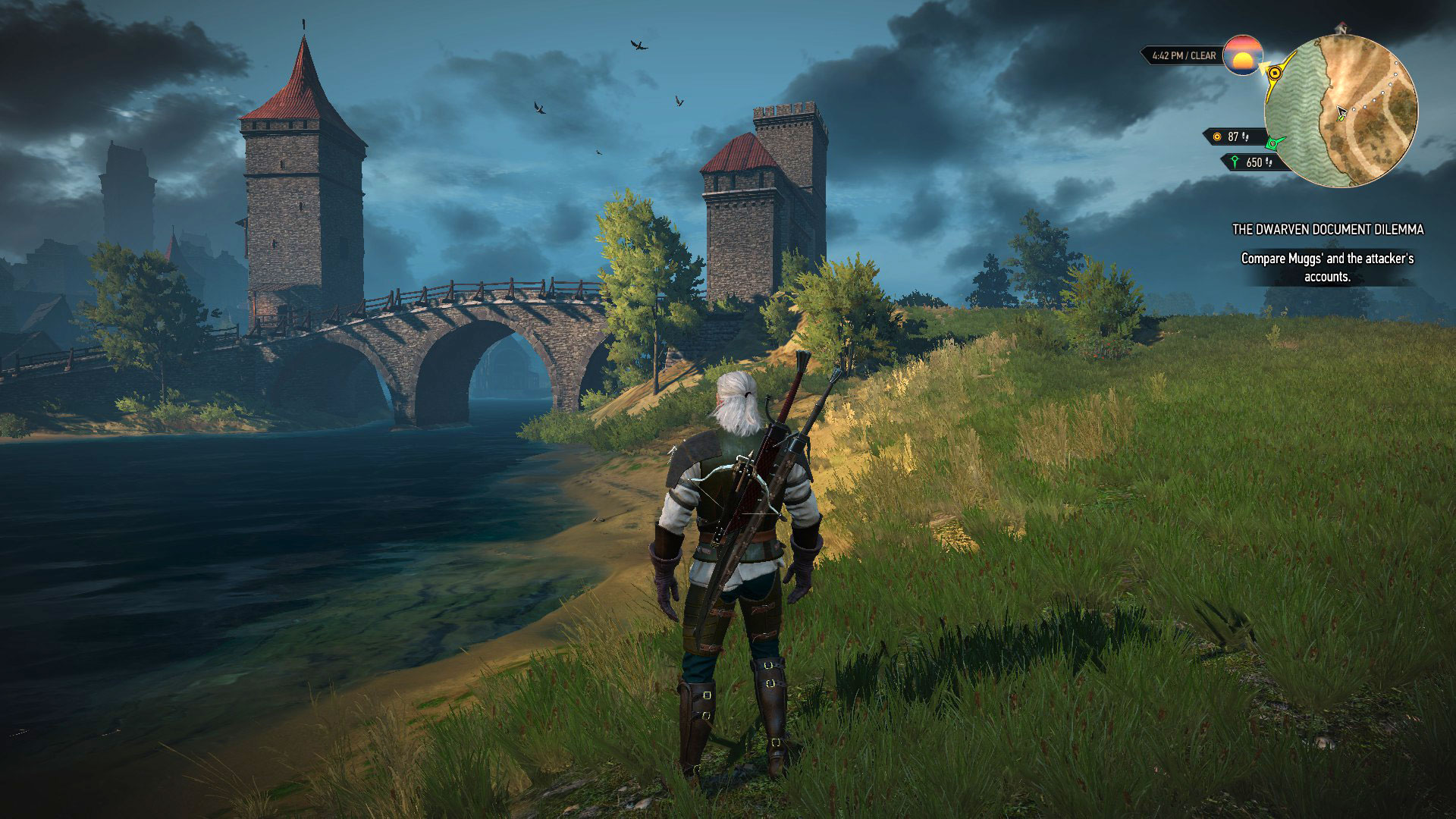The height and width of the screenshot is (819, 1456).
Task: Click the yellow arrow pointing toward the quest marker
Action: point(1263,67)
